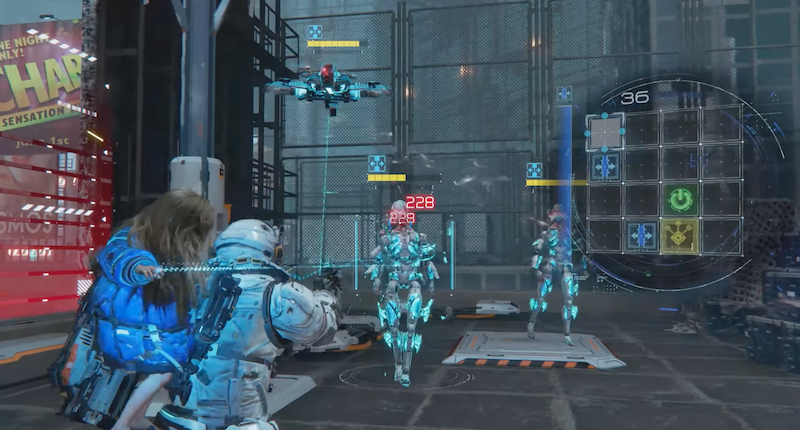Choose the blue arrow tile under the cursor tile

(604, 166)
